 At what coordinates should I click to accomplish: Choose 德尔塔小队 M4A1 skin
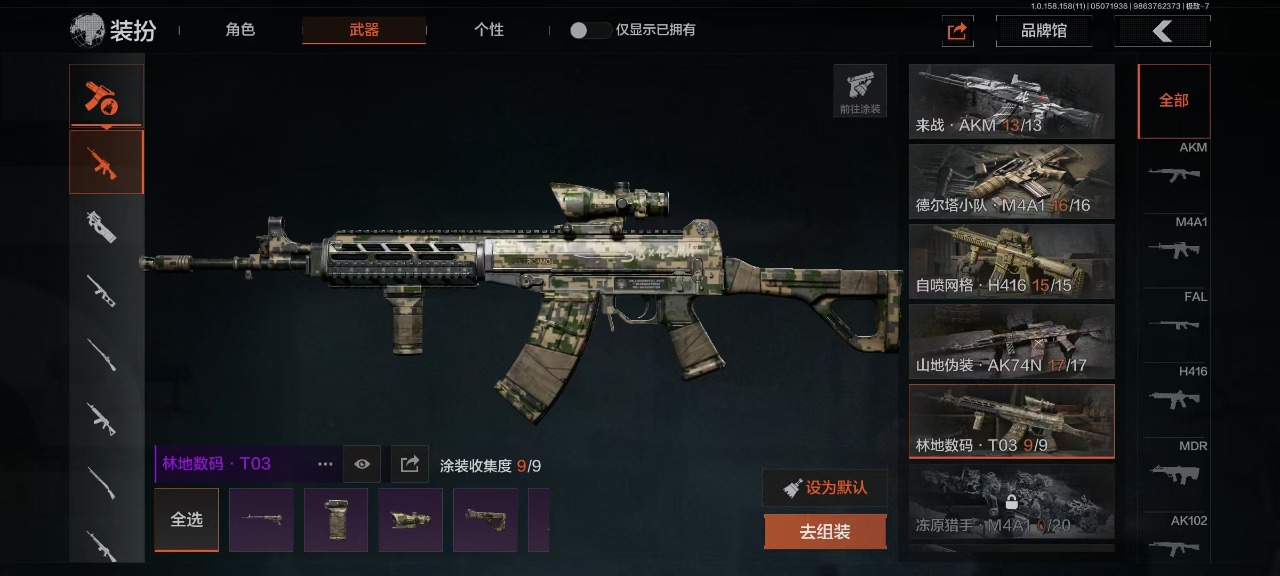1011,181
